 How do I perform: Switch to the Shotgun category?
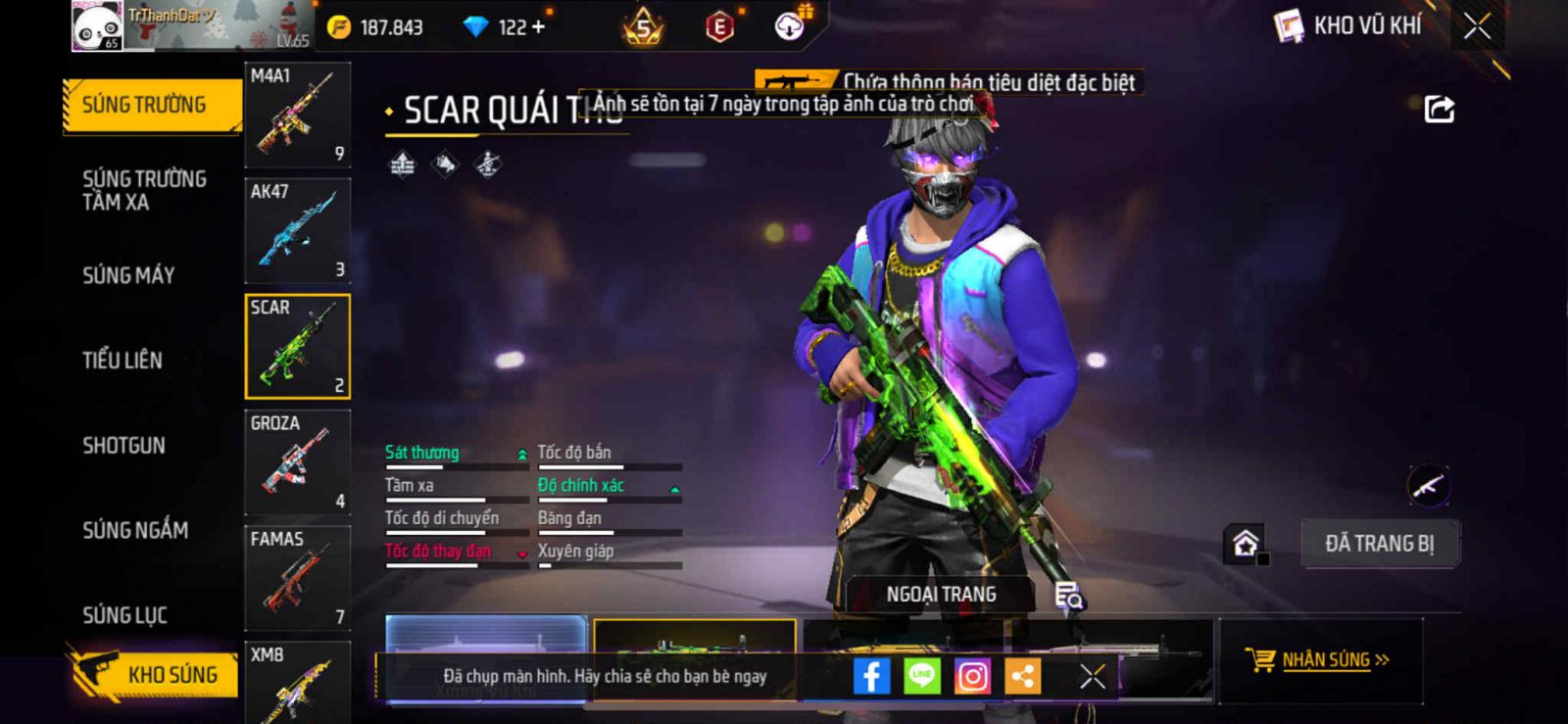tap(123, 446)
